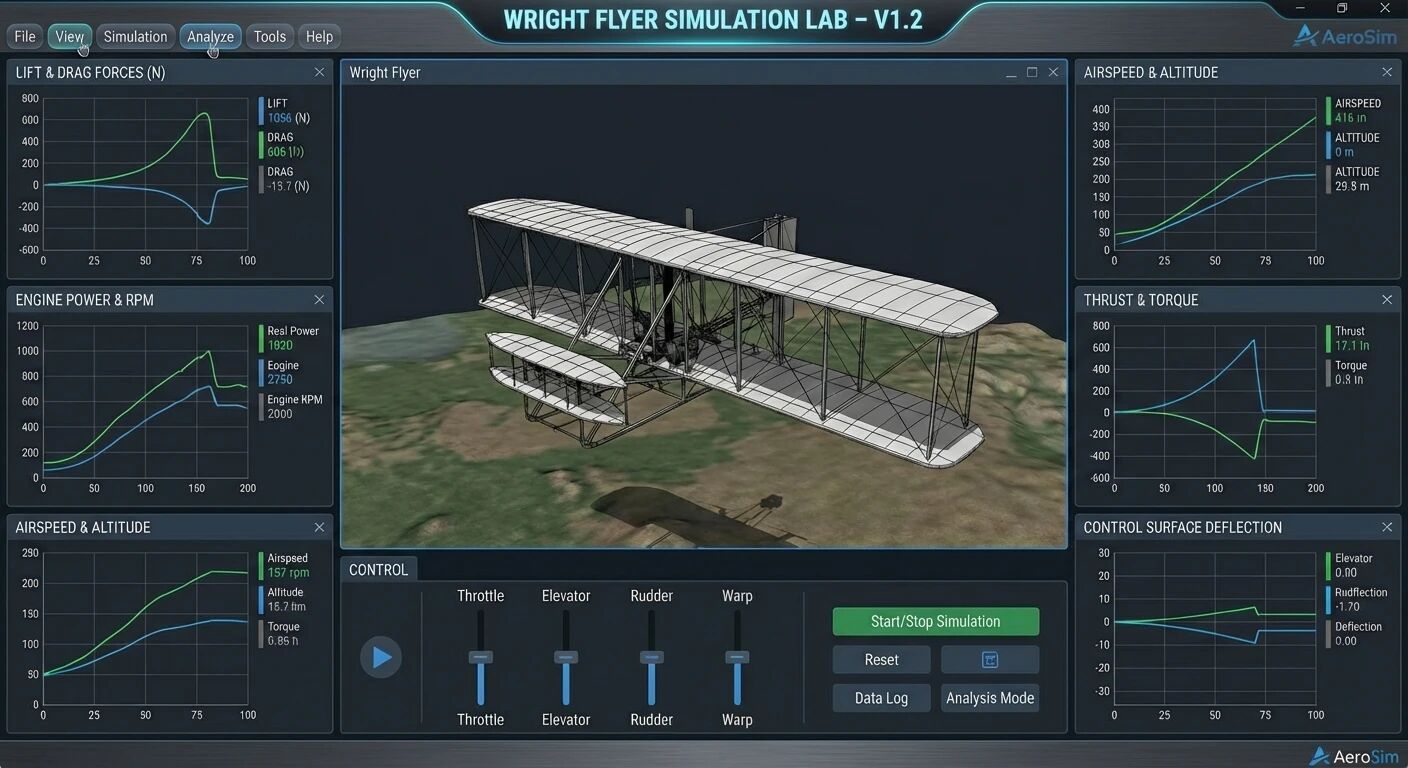Click the Rudder slider handle
The image size is (1408, 768).
point(652,657)
